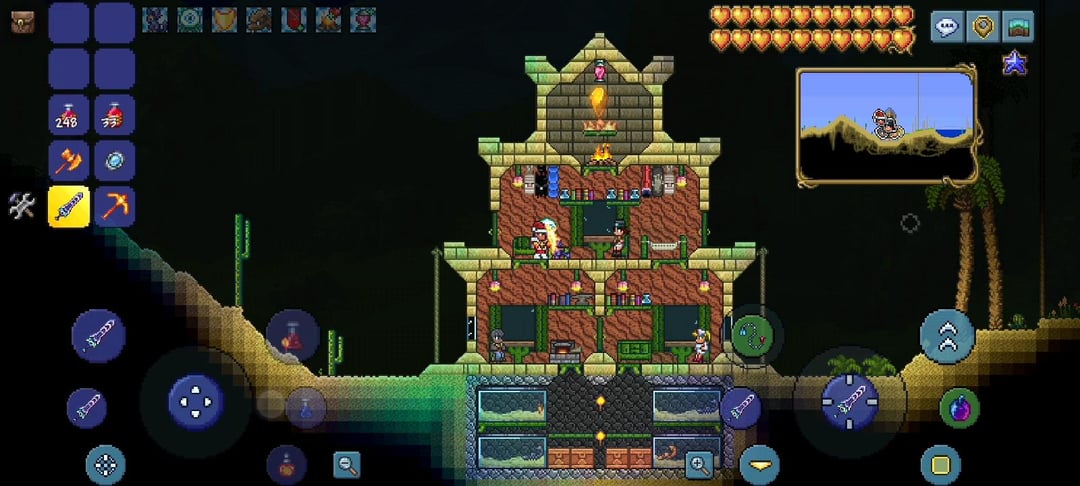
Task: Open the minimap
Action: pyautogui.click(x=886, y=123)
